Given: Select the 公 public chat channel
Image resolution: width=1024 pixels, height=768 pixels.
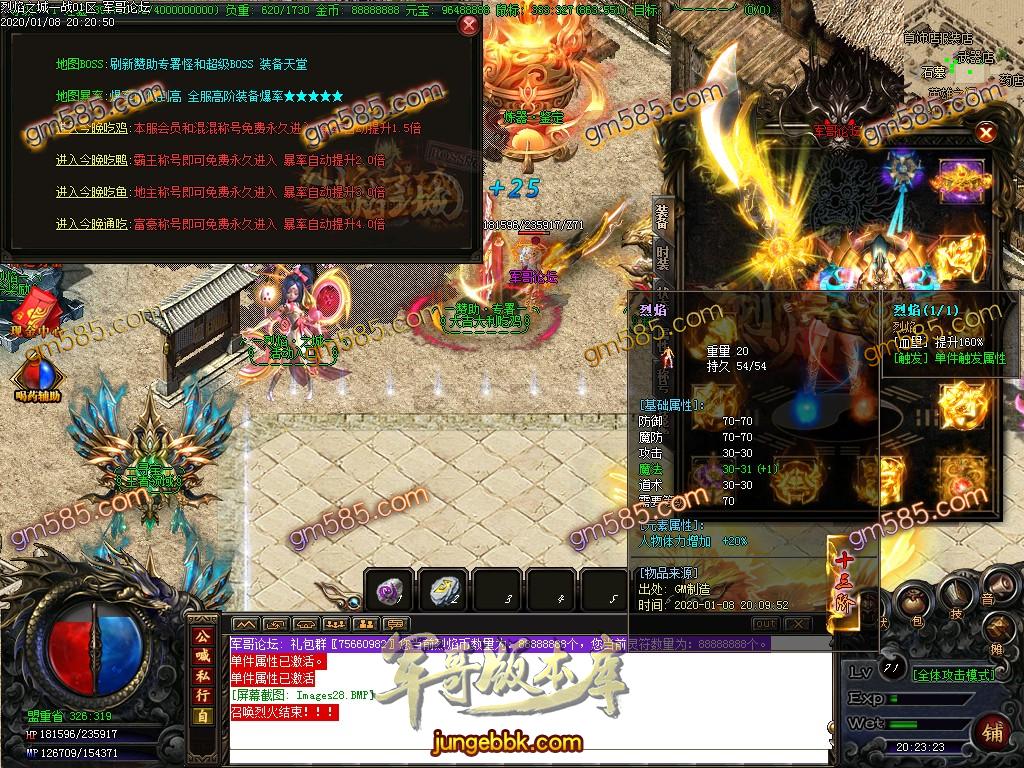Looking at the screenshot, I should click(x=203, y=637).
